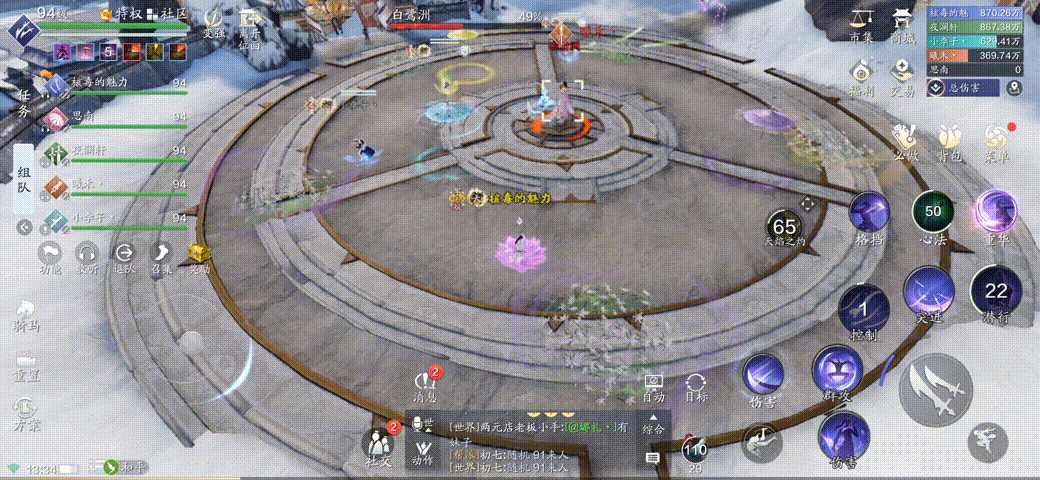Open the 消息 messages icon
The image size is (1040, 480).
424,385
